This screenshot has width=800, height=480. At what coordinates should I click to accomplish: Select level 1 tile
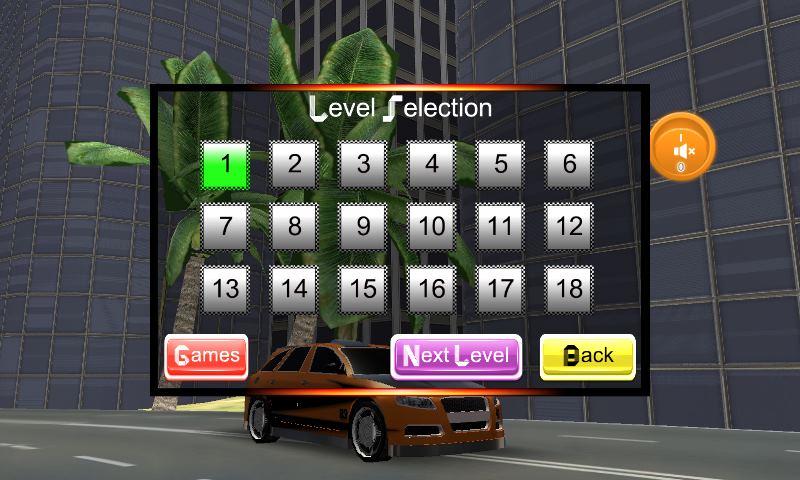click(x=226, y=164)
